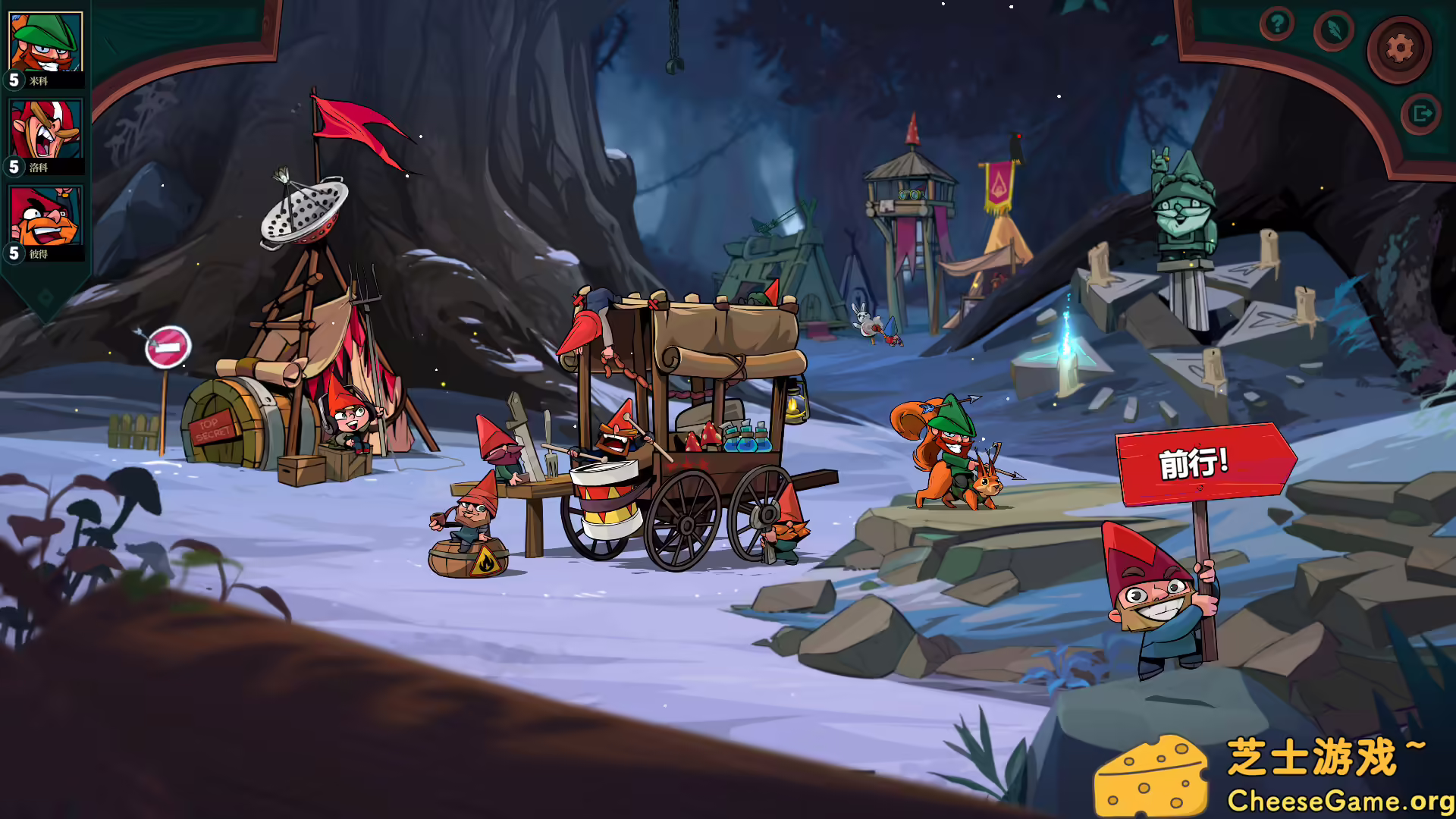Click the cheese watermark icon
Viewport: 1456px width, 819px height.
[x=1154, y=776]
